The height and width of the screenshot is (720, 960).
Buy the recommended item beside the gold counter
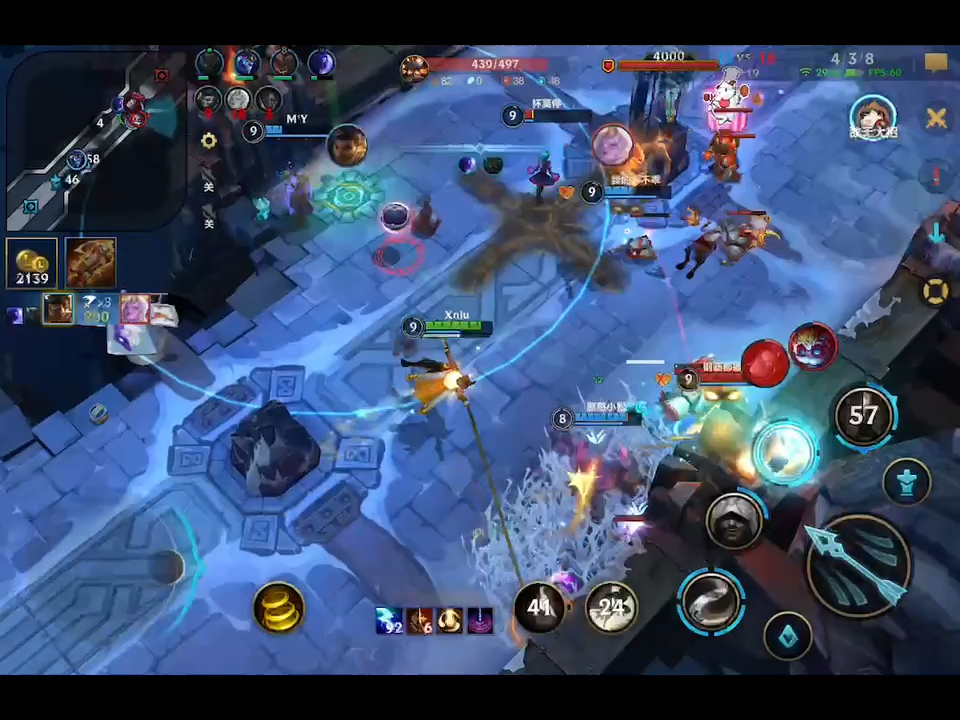point(91,263)
